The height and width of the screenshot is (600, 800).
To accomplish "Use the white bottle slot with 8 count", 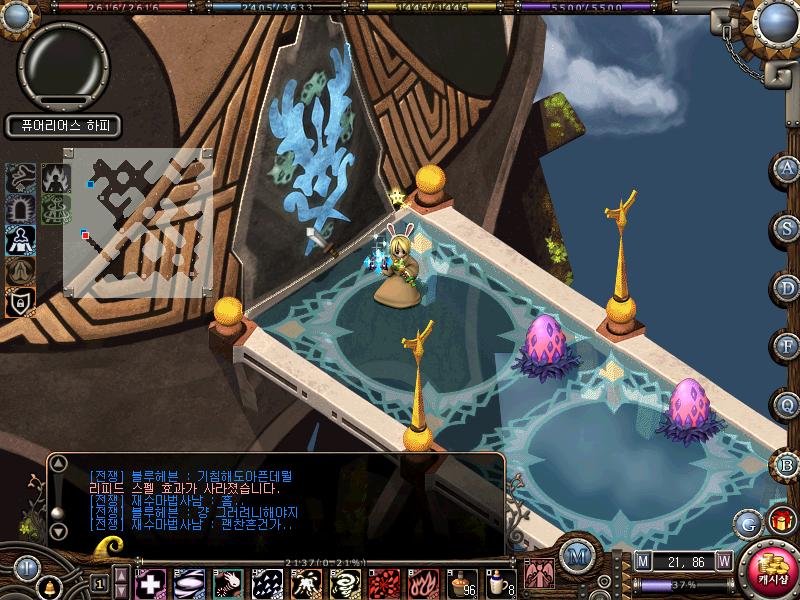I will coord(498,582).
